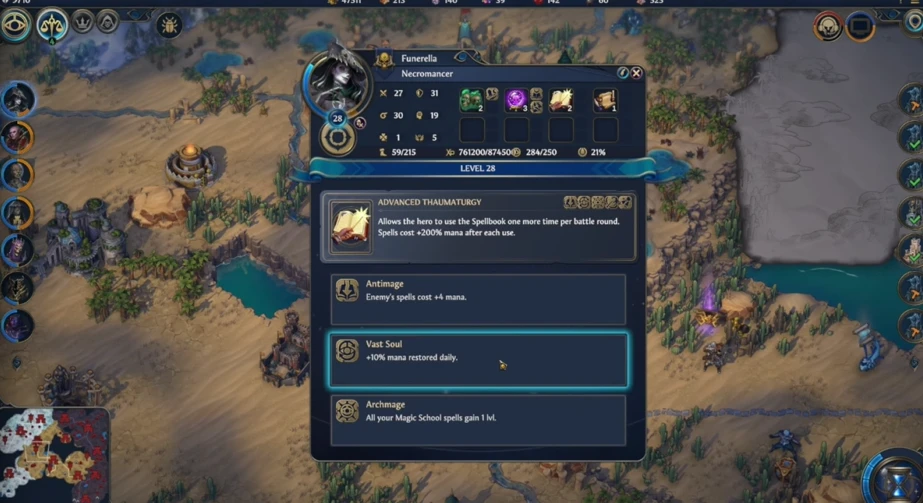Open the scarab beetle icon
923x503 pixels.
pos(170,24)
